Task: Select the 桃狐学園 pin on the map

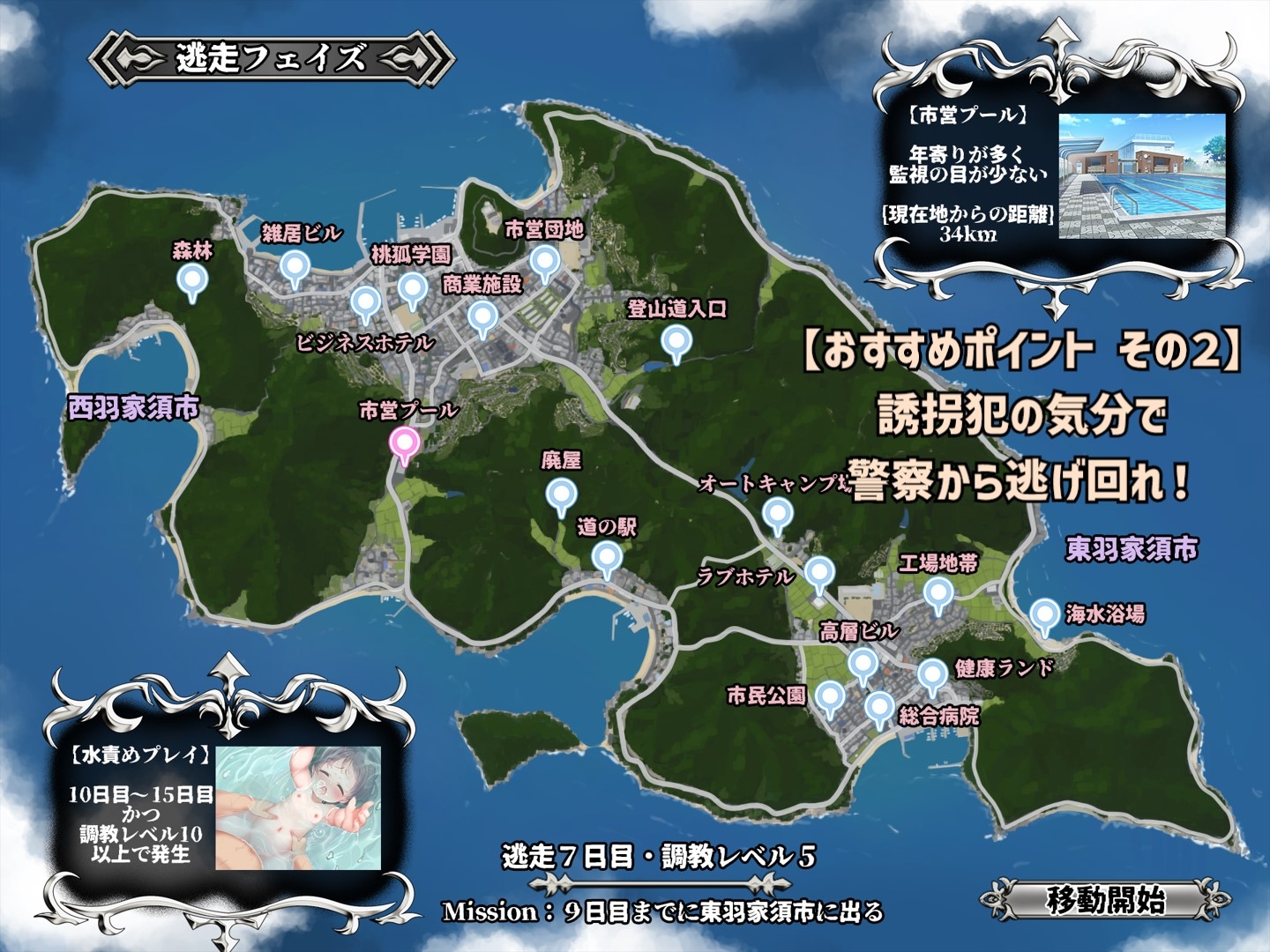Action: 411,286
